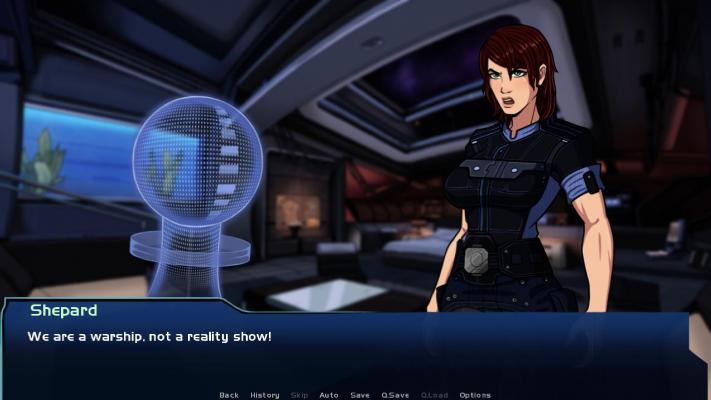This screenshot has height=400, width=711.
Task: Open the dialogue History log
Action: tap(265, 395)
